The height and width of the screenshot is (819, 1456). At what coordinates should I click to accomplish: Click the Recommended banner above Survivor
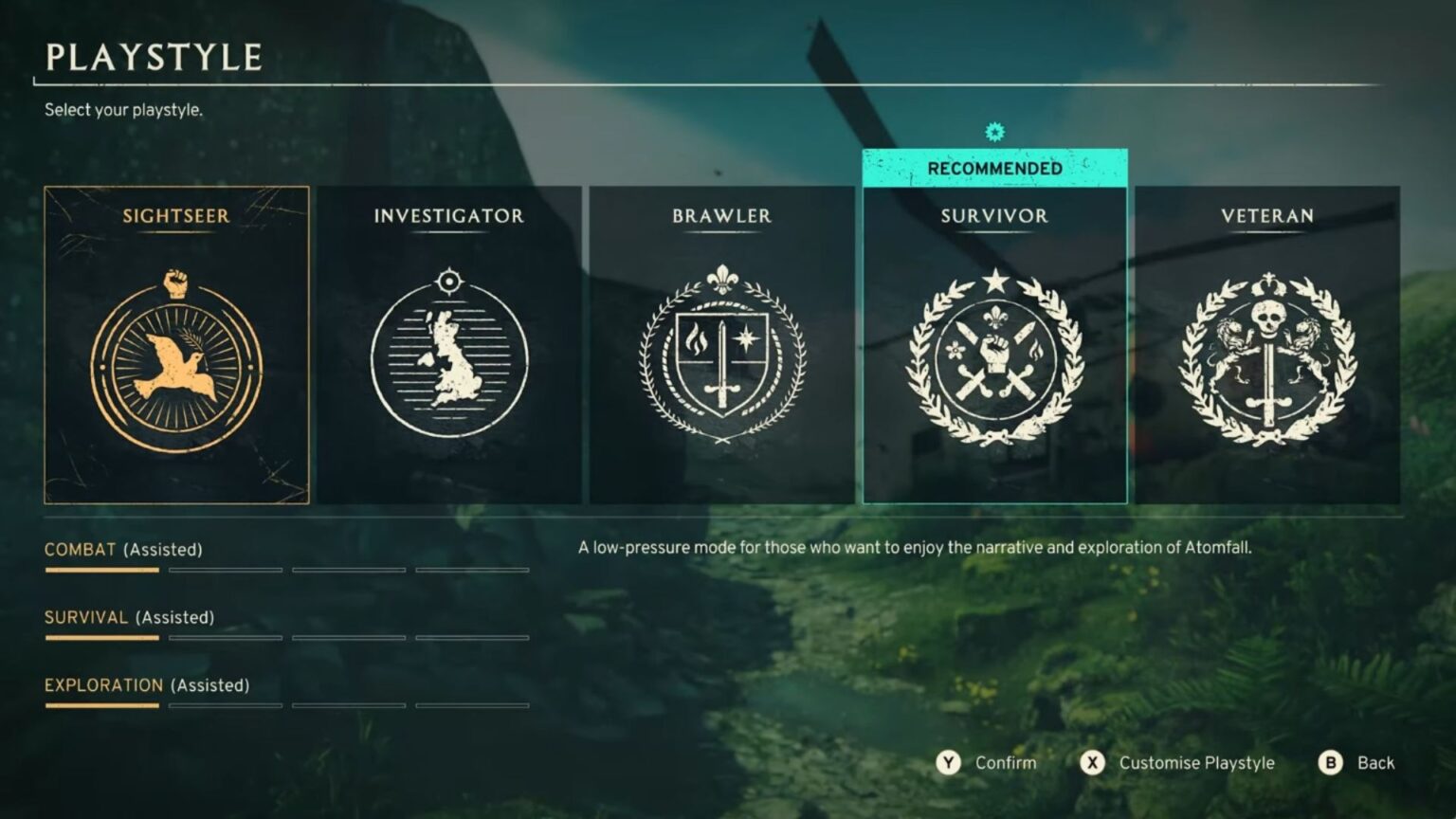click(x=993, y=169)
